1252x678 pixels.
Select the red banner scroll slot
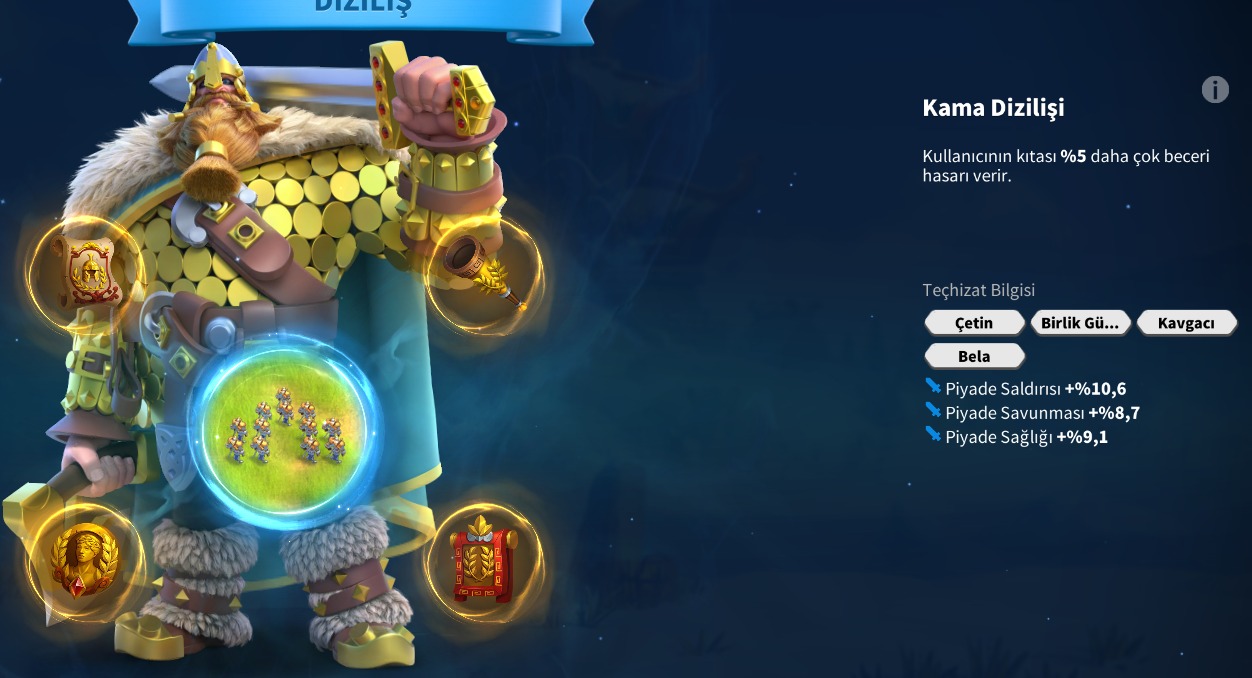[484, 562]
